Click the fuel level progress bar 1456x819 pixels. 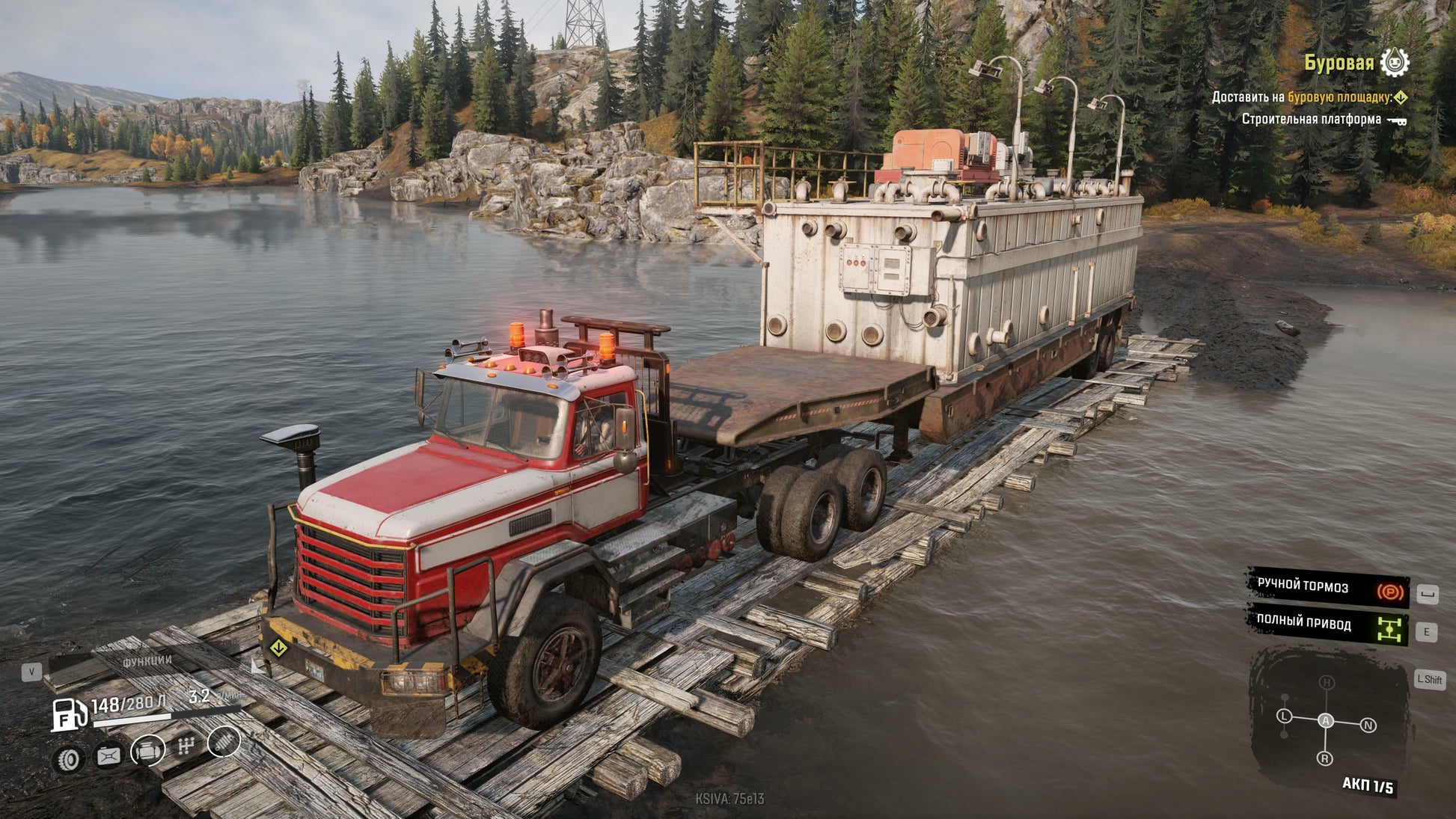click(x=132, y=719)
